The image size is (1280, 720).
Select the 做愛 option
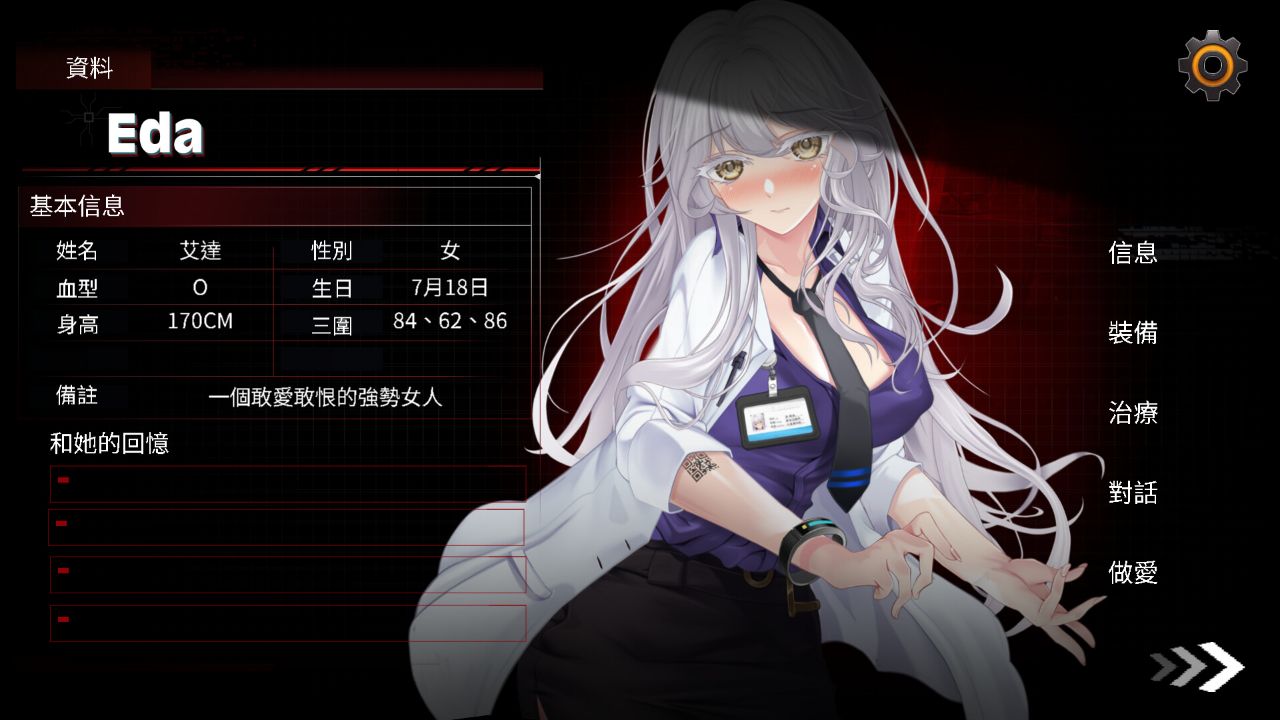(x=1131, y=574)
